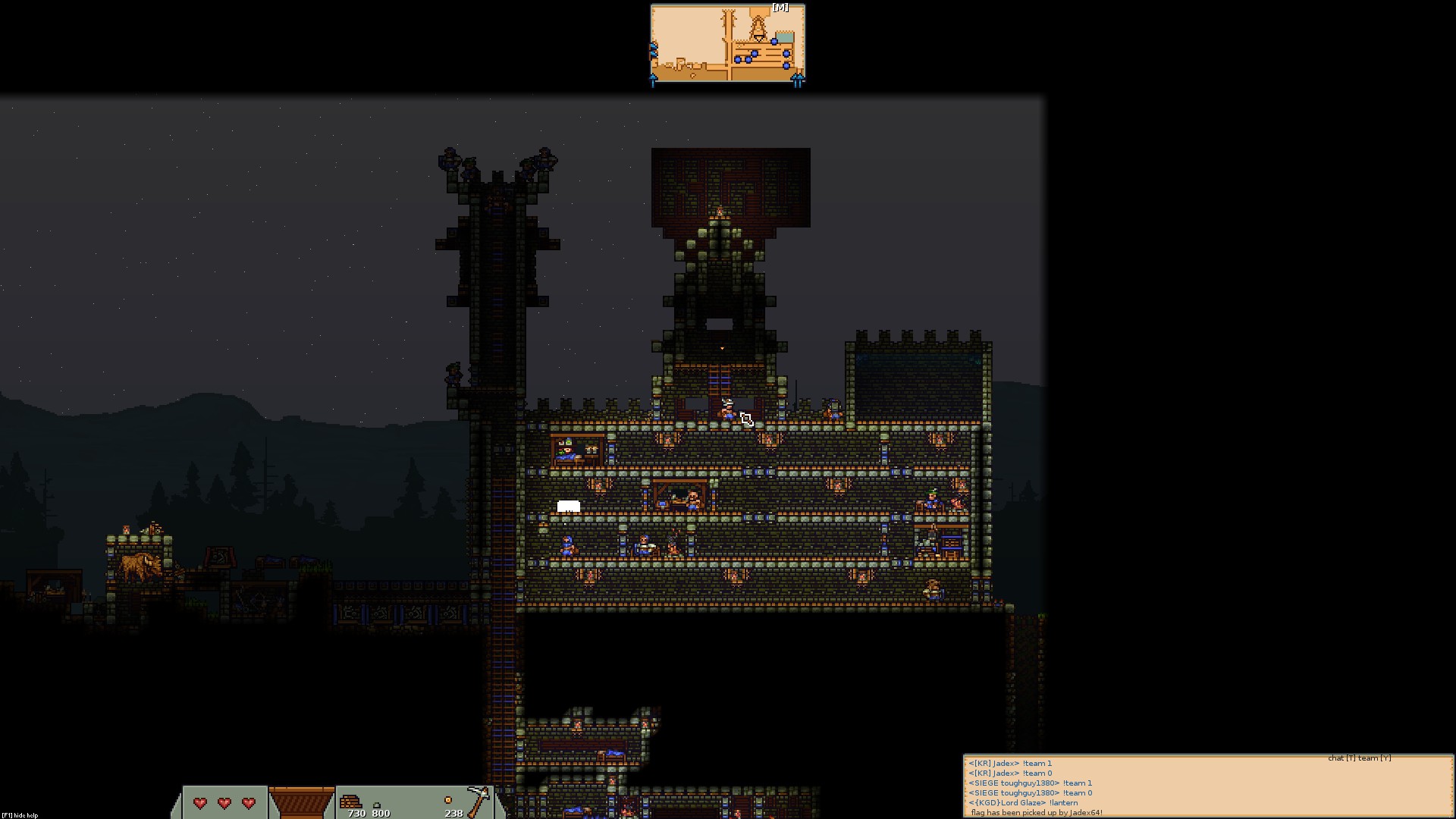The width and height of the screenshot is (1456, 819).
Task: Select the pickaxe tool icon
Action: pos(478,801)
